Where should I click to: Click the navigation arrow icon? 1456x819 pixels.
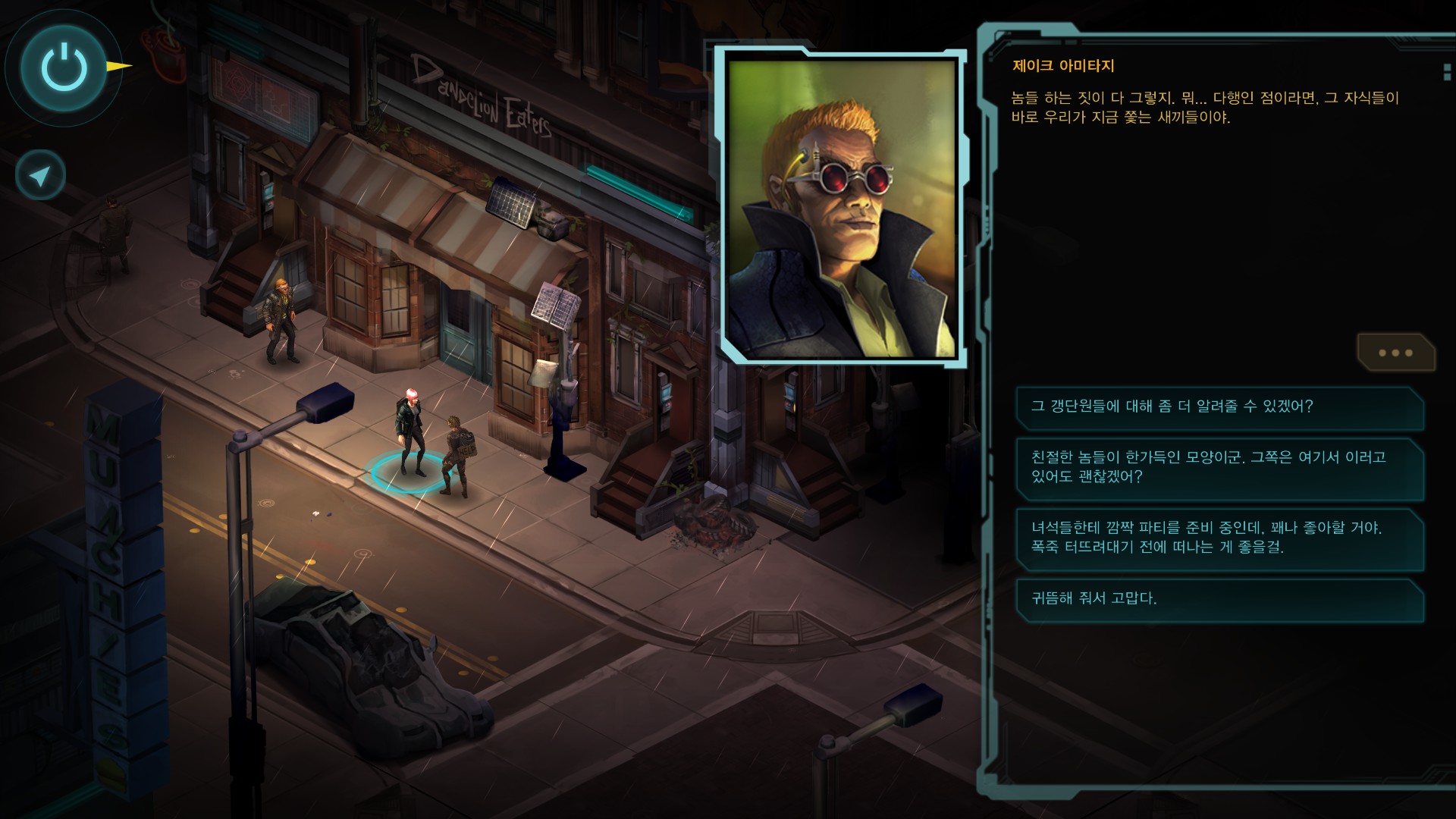pyautogui.click(x=40, y=175)
